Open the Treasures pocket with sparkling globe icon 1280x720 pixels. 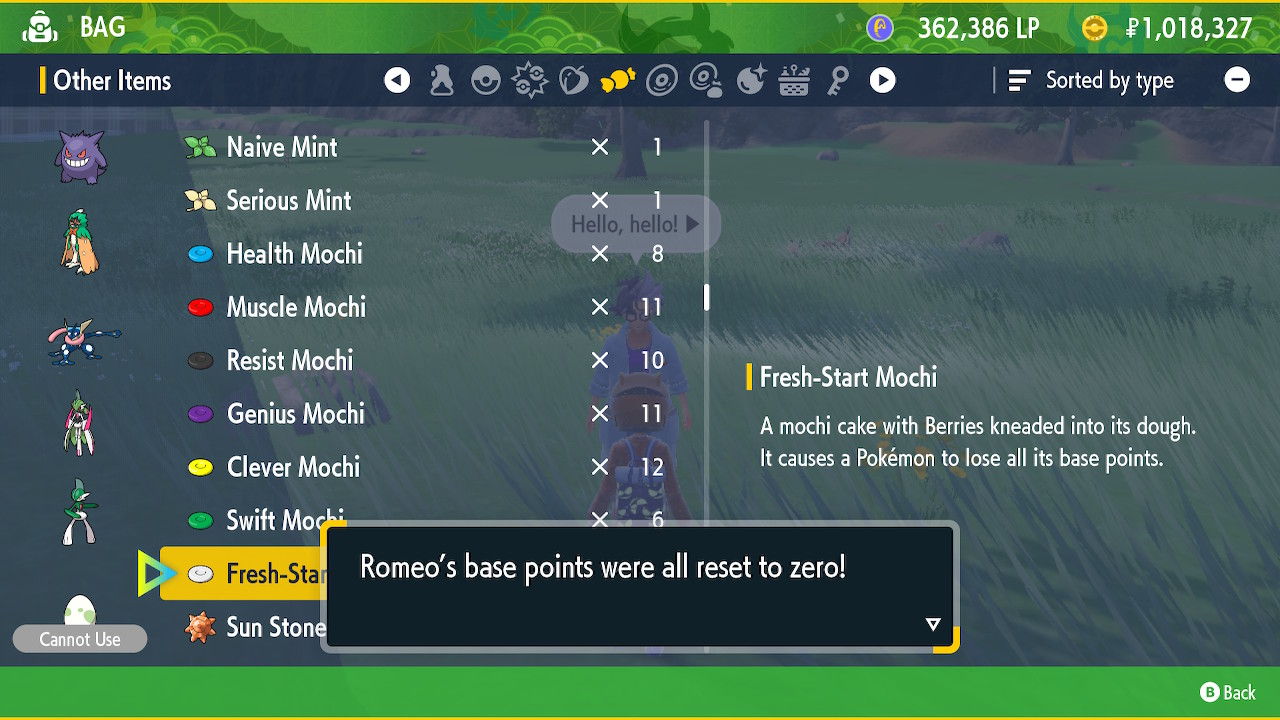[750, 80]
